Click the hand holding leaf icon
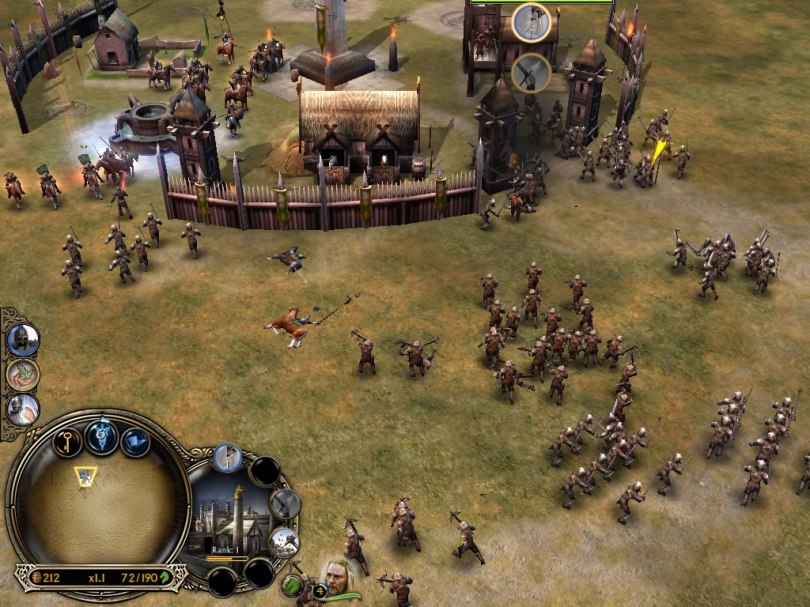Viewport: 810px width, 607px height. coord(21,374)
